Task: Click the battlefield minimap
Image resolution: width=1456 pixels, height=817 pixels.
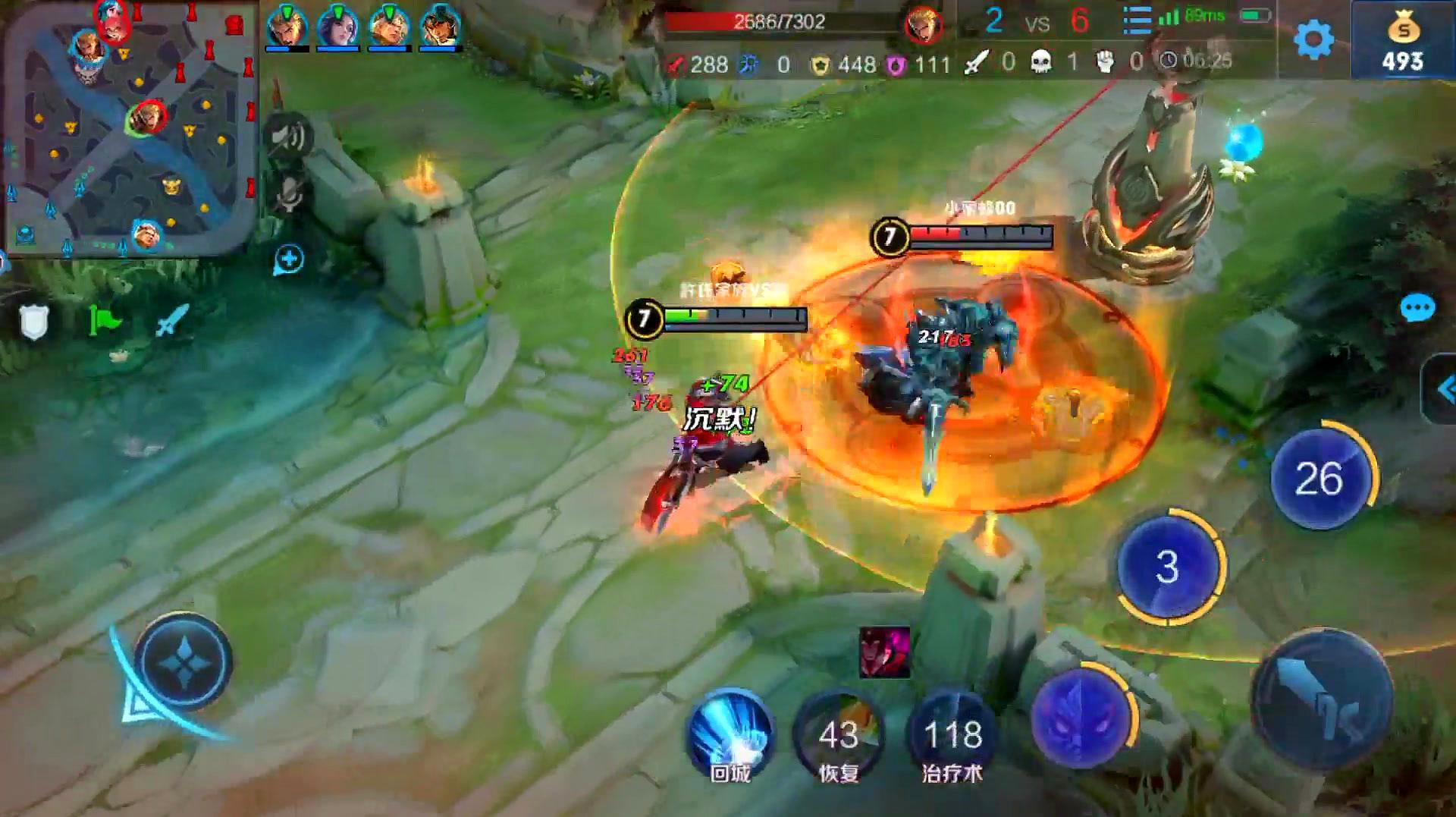Action: tap(130, 129)
